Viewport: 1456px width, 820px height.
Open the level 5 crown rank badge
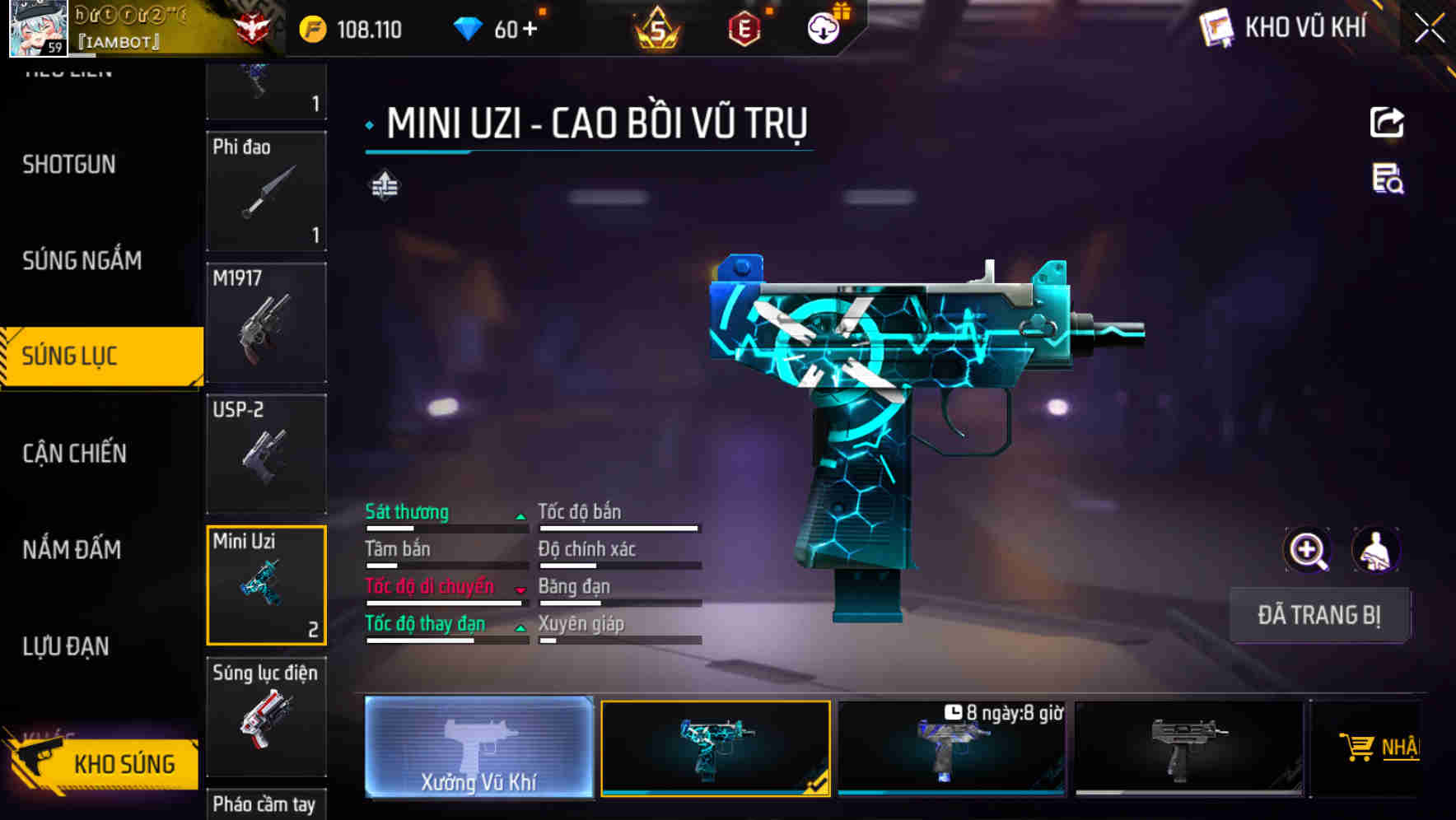658,26
